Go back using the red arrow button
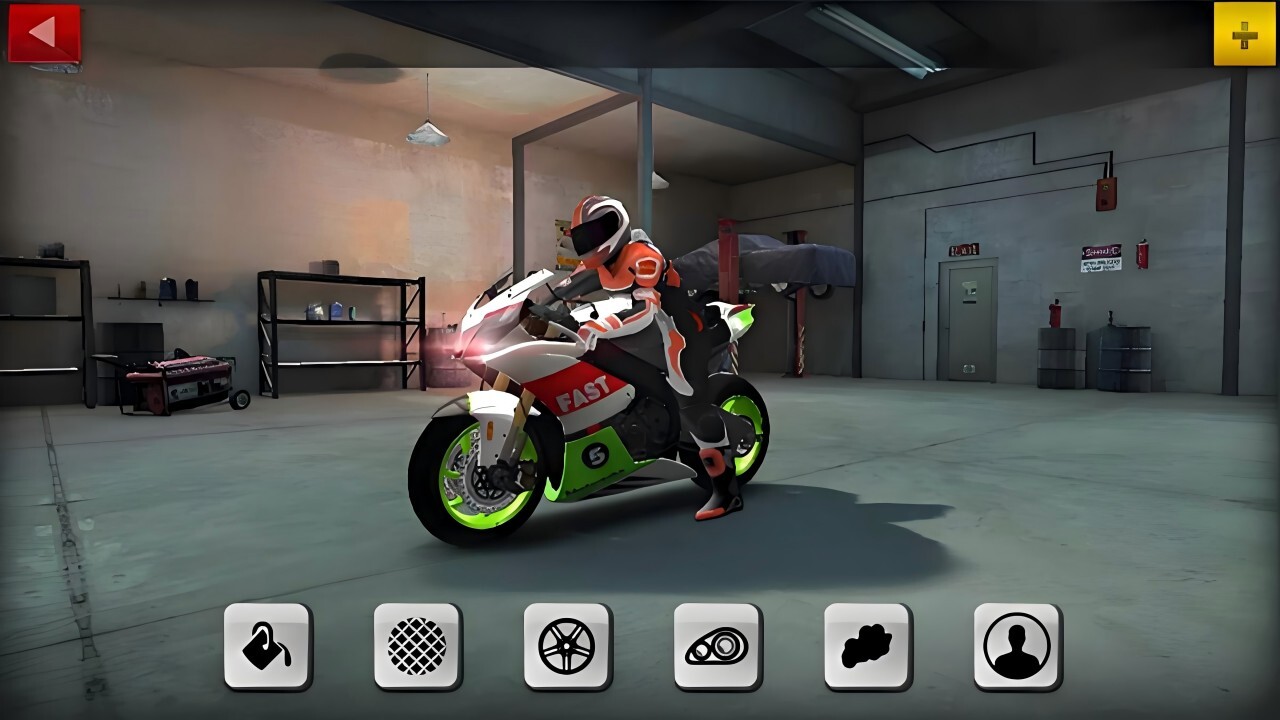 (44, 33)
